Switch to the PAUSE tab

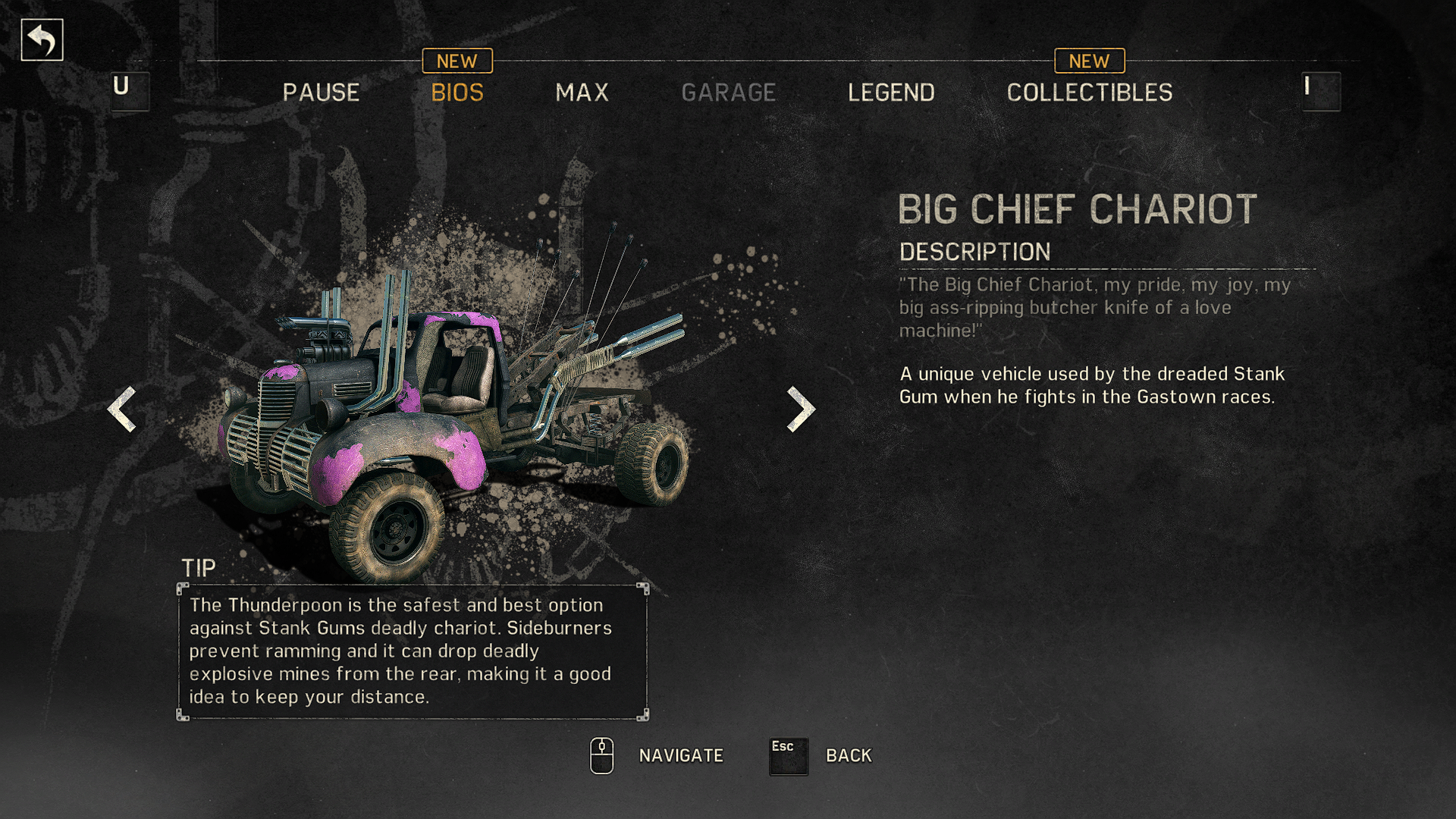[x=321, y=93]
